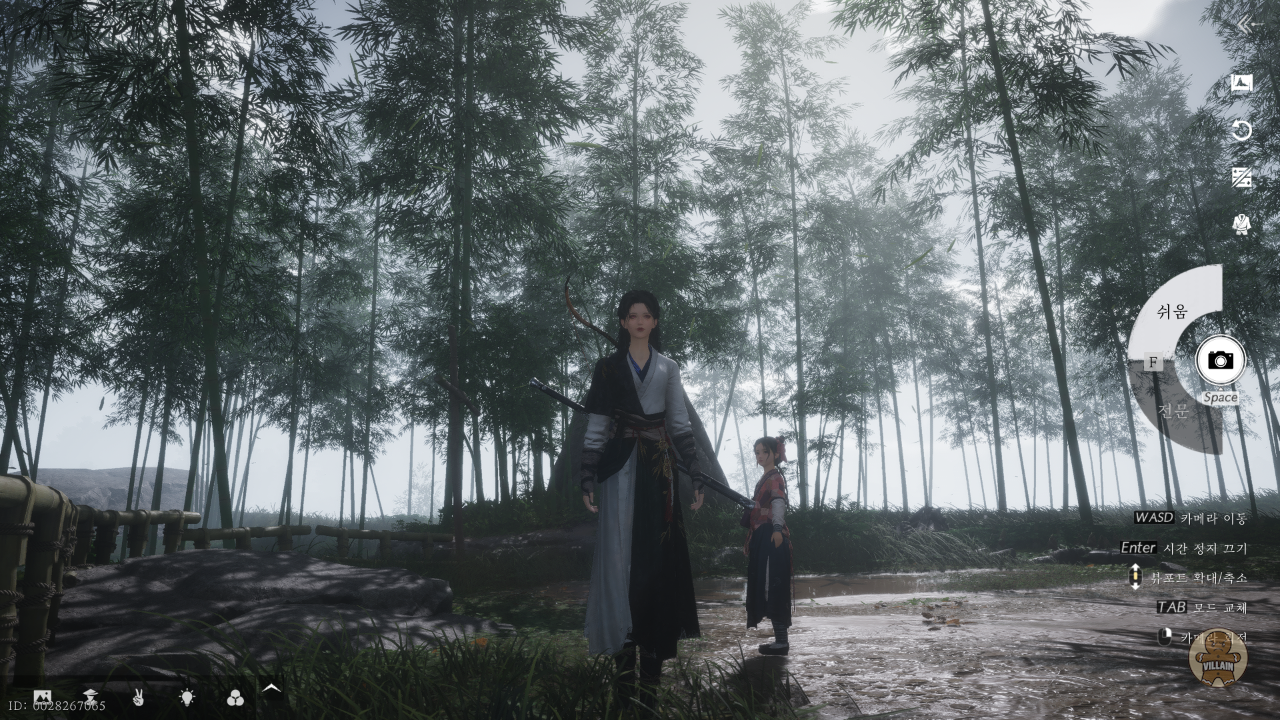Open the color filter three-circles icon
The height and width of the screenshot is (720, 1280).
coord(235,697)
